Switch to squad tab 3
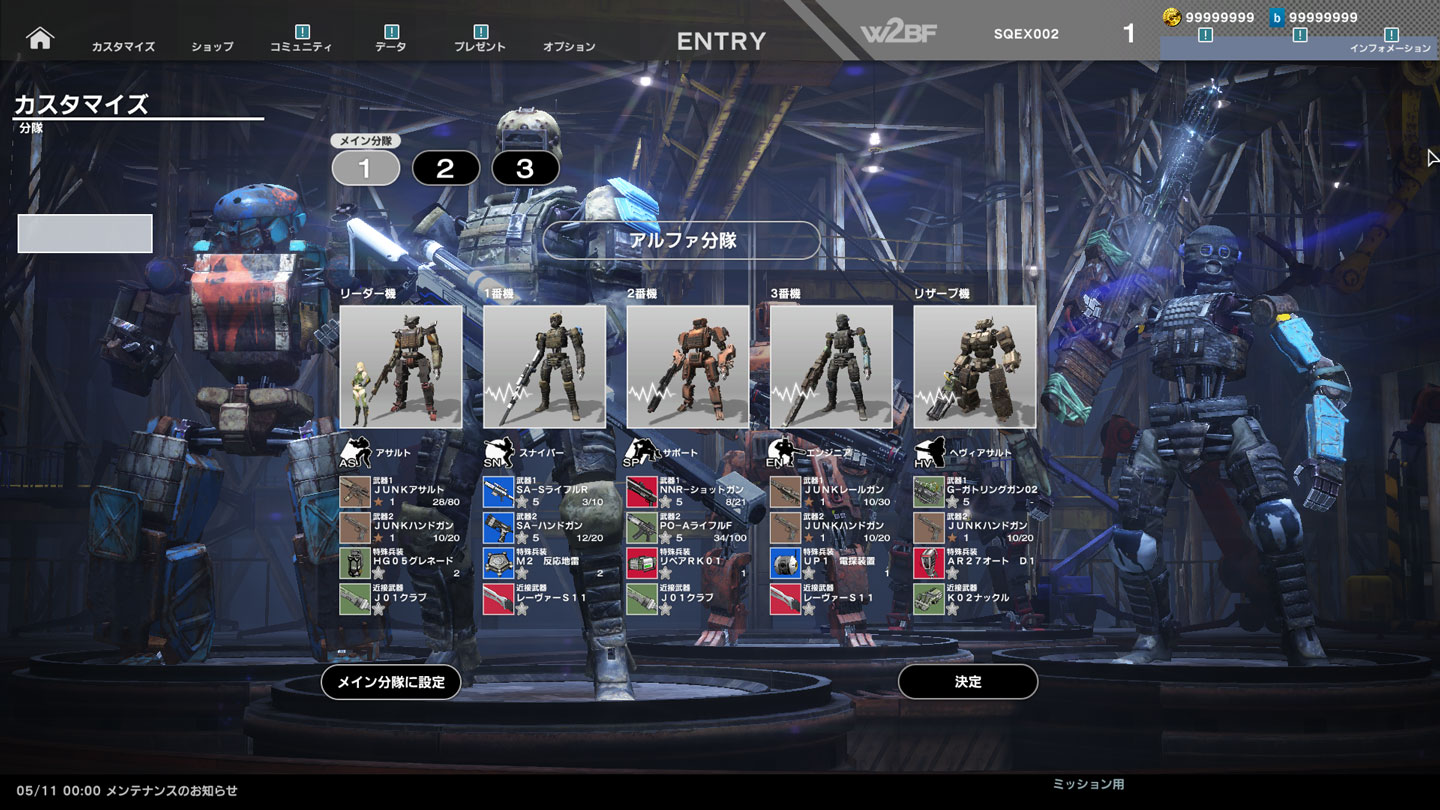Image resolution: width=1440 pixels, height=810 pixels. pos(525,168)
